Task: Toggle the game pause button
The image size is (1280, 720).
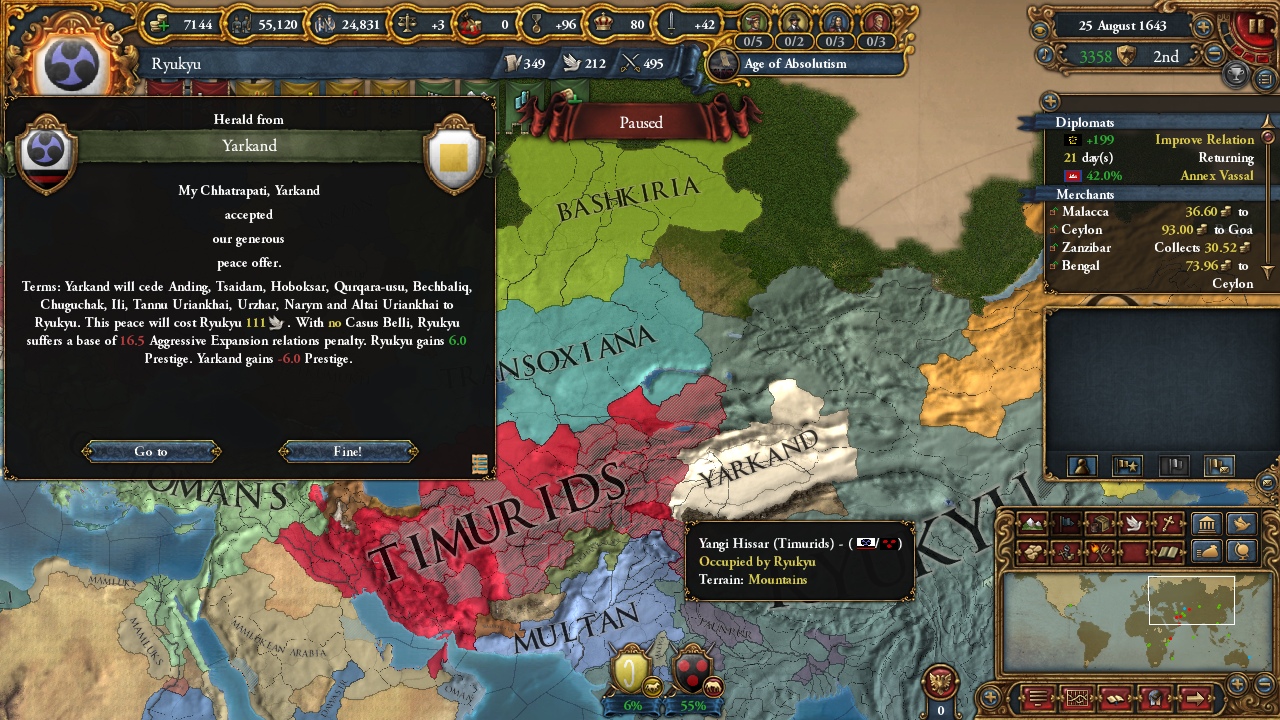Action: tap(1256, 27)
